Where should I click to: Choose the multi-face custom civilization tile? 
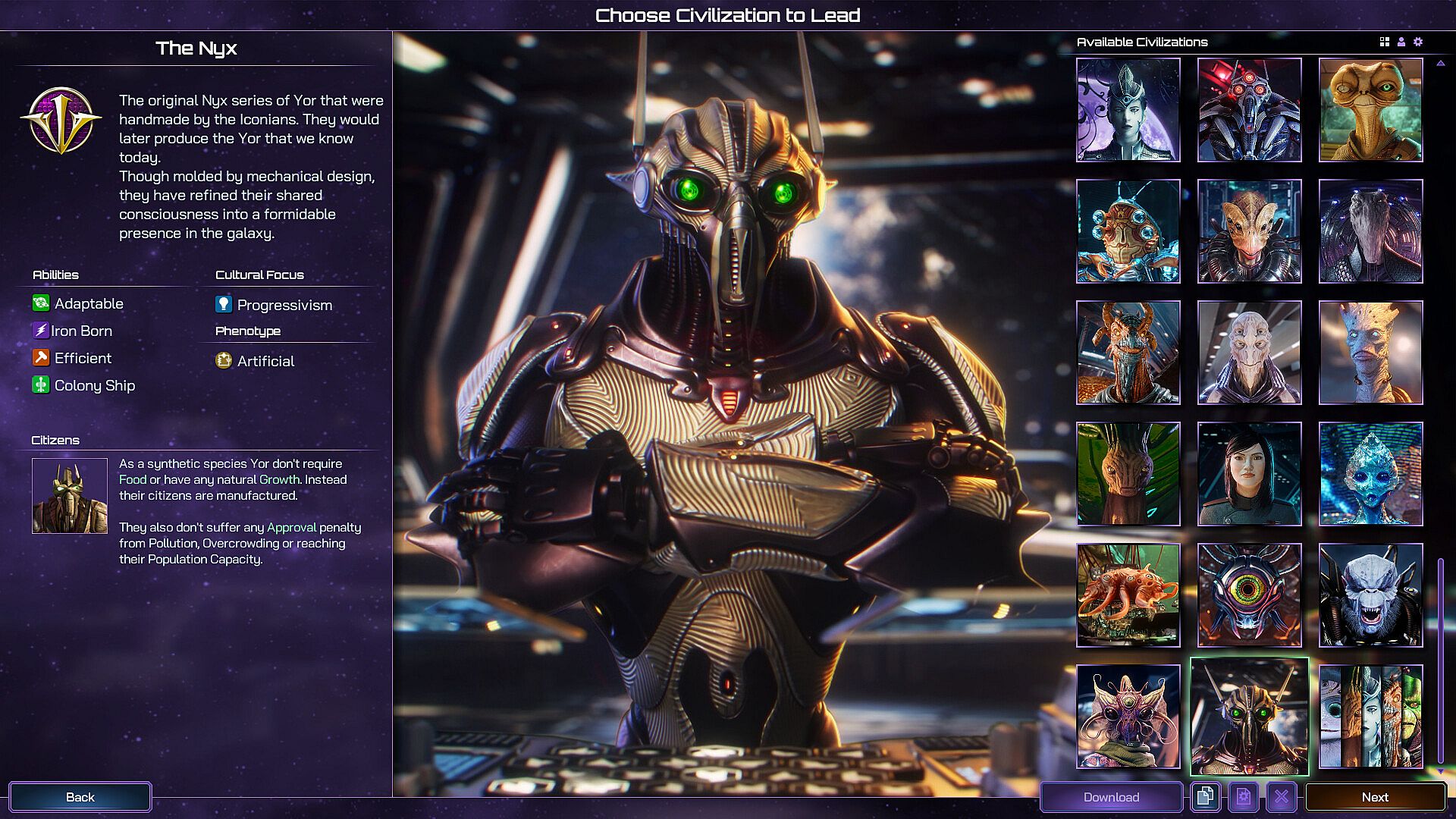[1370, 717]
